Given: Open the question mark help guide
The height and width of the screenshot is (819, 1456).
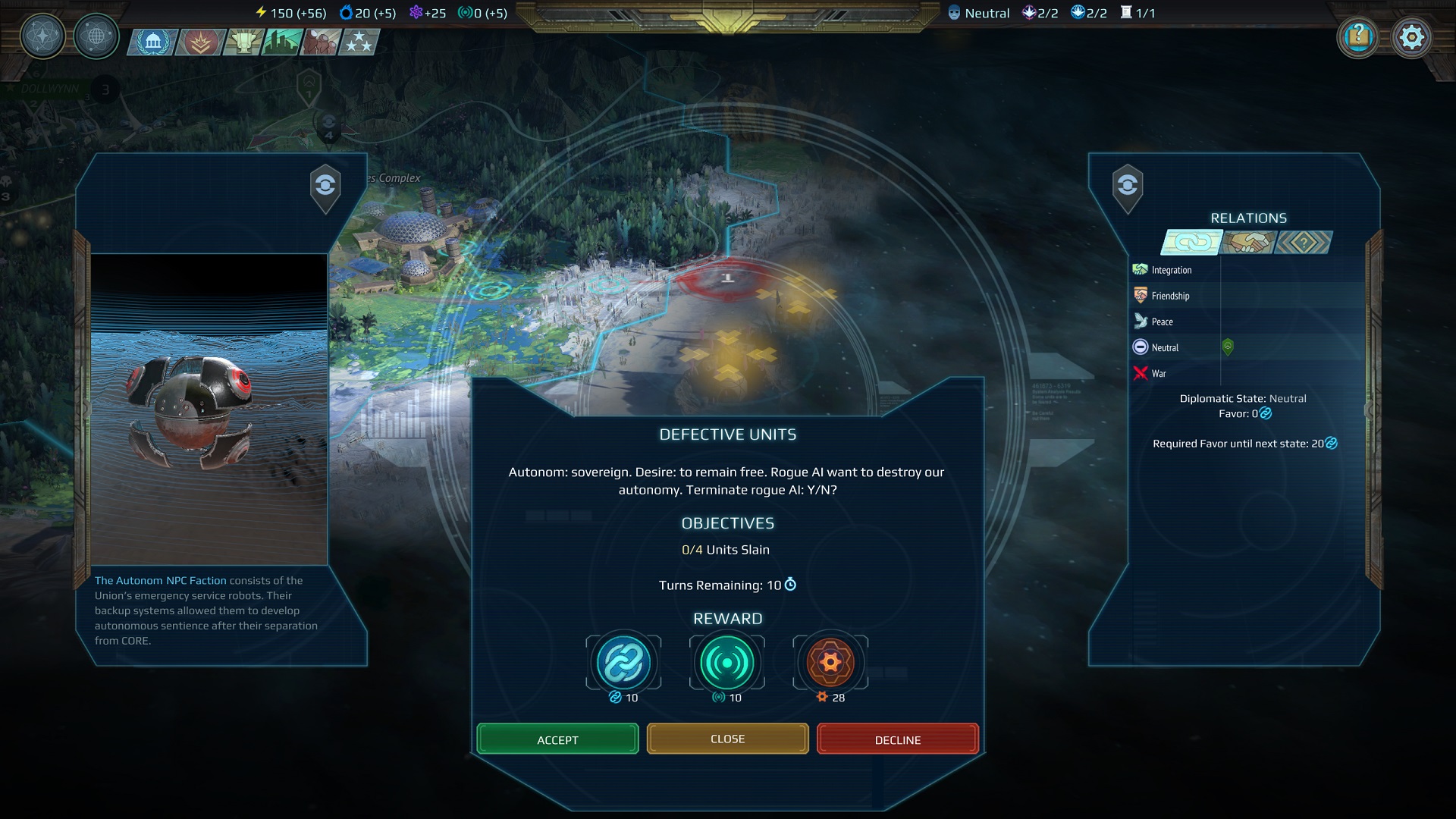Looking at the screenshot, I should [1358, 37].
